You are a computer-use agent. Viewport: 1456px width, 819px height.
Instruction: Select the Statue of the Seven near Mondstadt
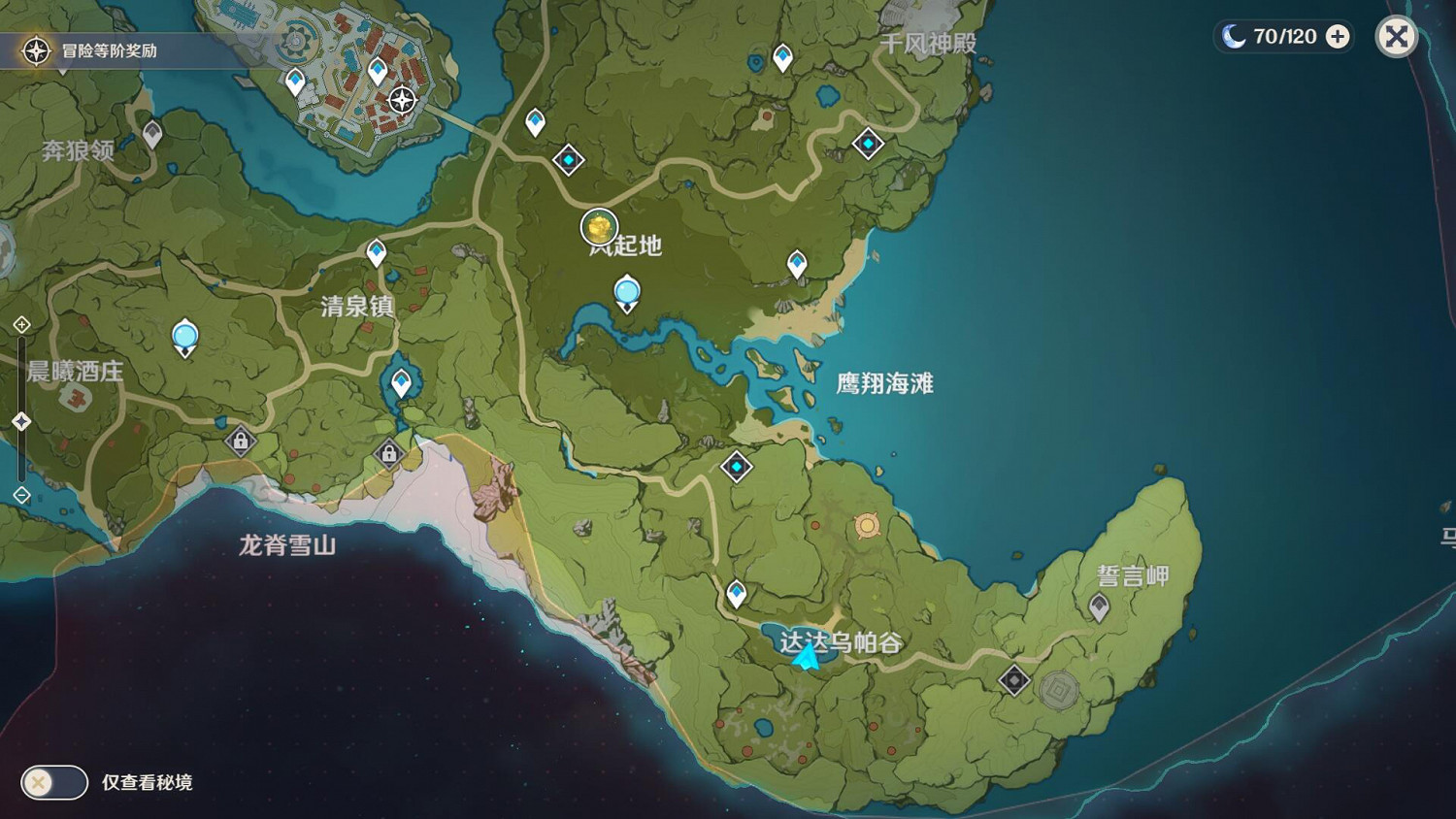(x=400, y=99)
